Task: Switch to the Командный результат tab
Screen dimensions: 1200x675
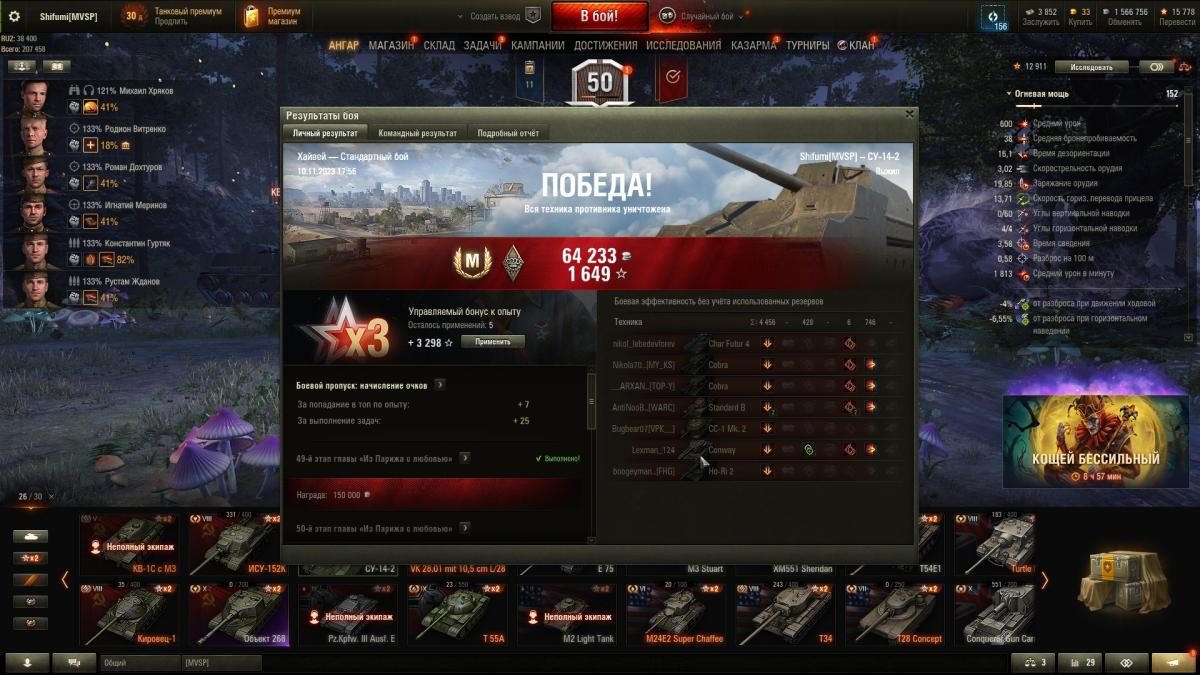Action: 417,133
